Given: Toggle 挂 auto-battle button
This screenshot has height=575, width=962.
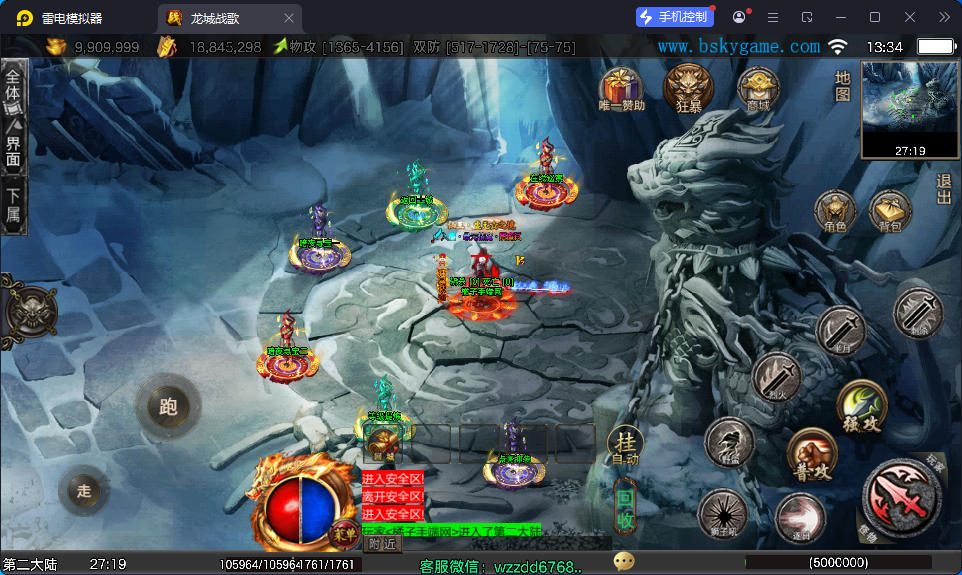Looking at the screenshot, I should pos(625,446).
